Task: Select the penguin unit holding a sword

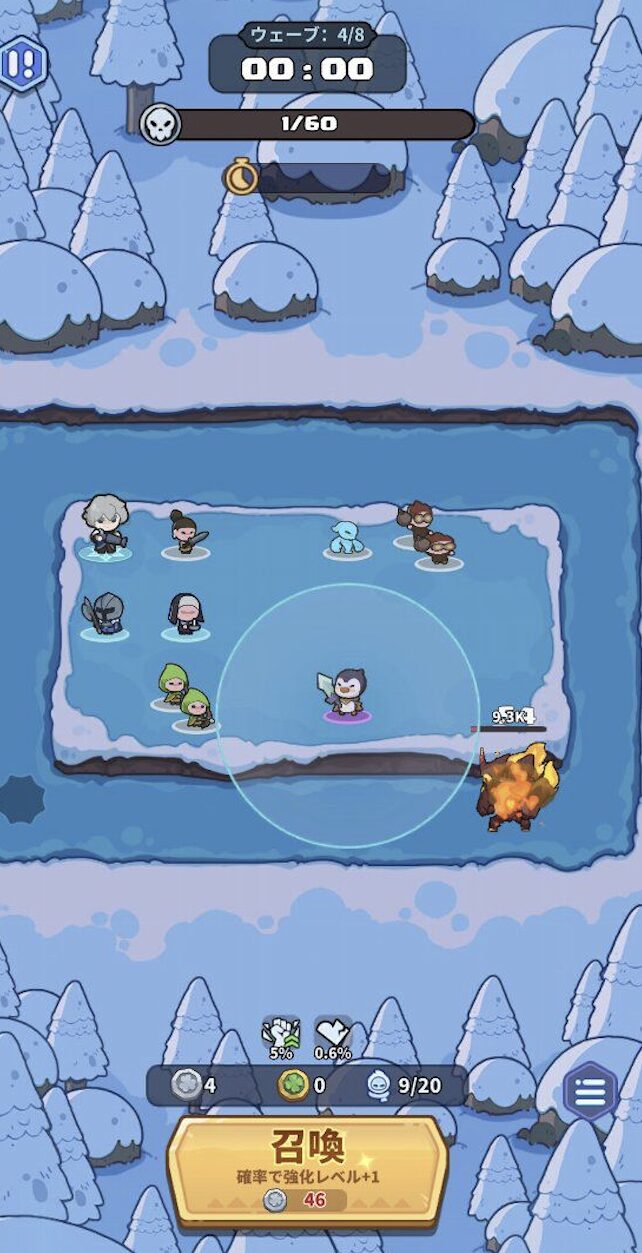Action: click(x=346, y=692)
